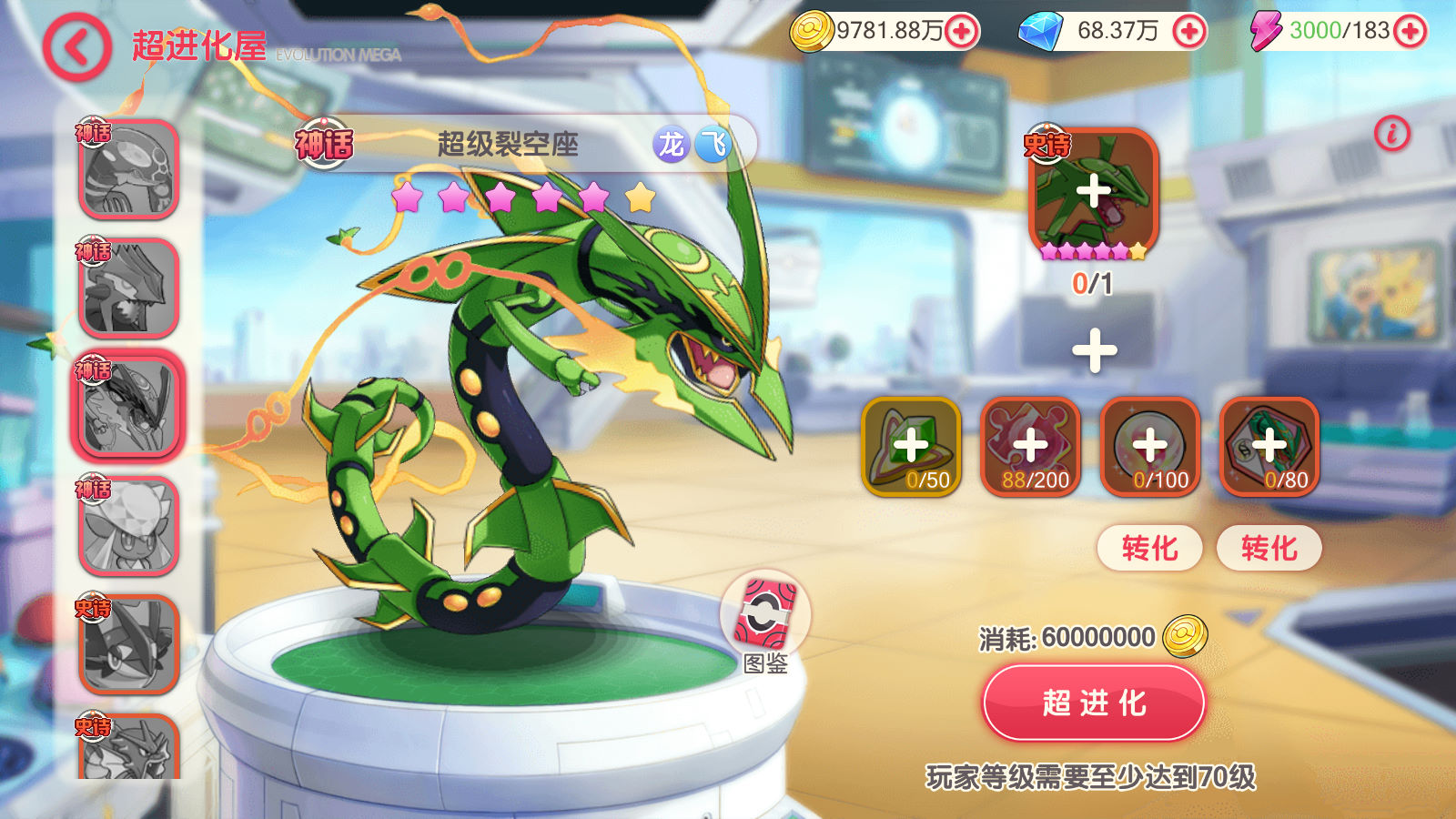Refill the lightning energy

click(1410, 31)
